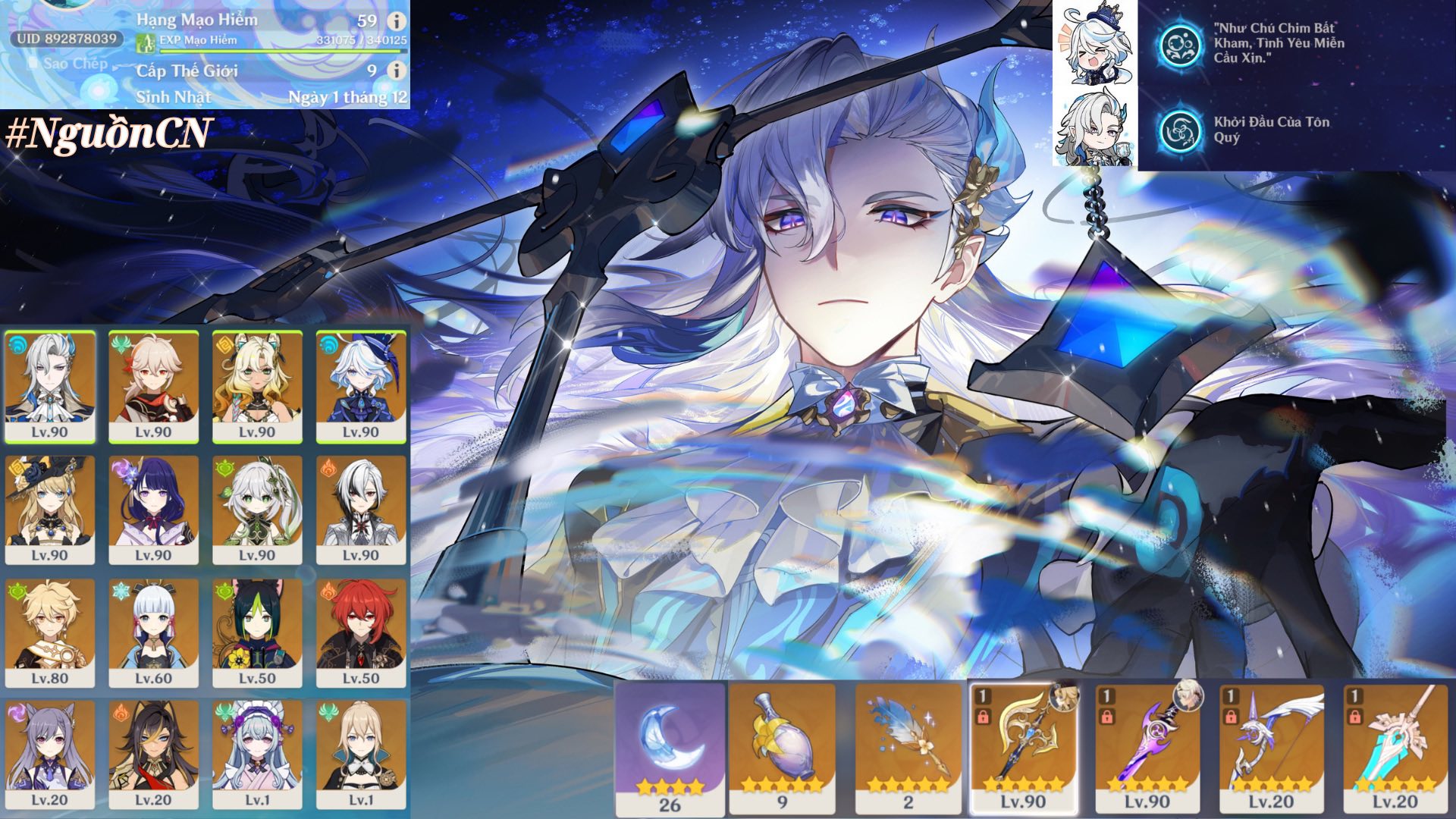1456x819 pixels.
Task: Open the crescent moon item slot
Action: click(670, 747)
